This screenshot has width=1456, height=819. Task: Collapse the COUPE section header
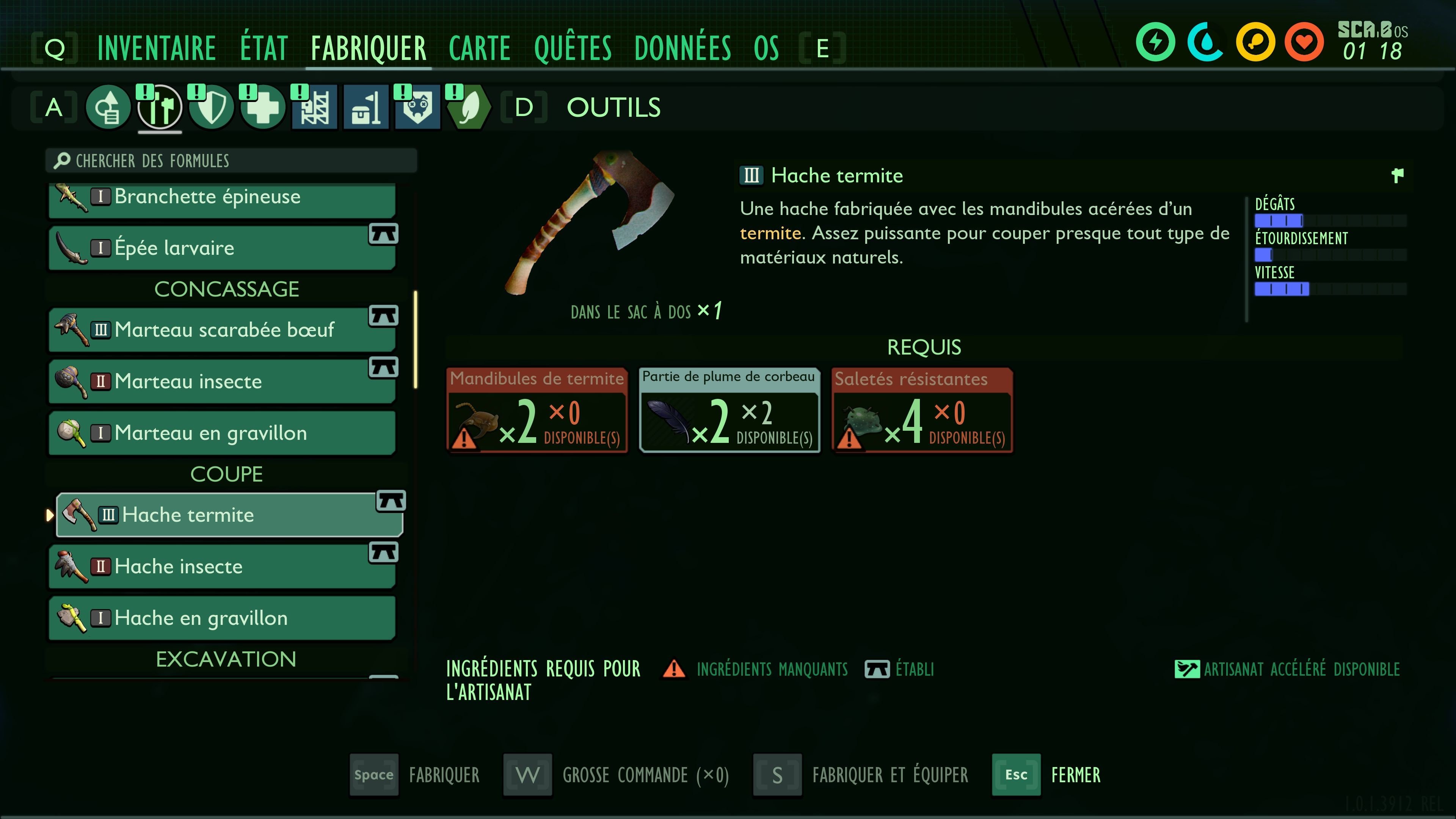tap(226, 474)
